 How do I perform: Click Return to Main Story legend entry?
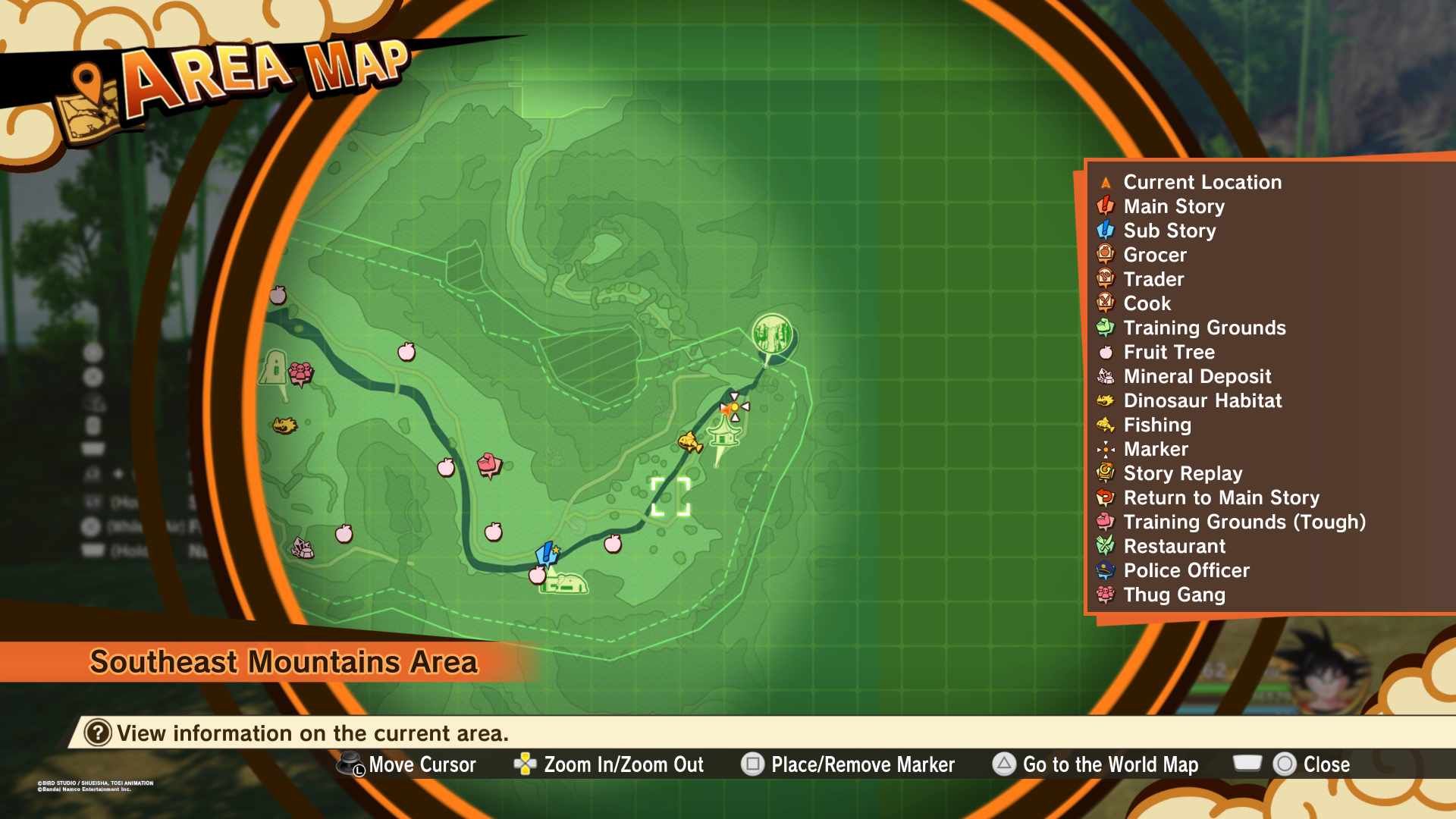coord(1221,497)
